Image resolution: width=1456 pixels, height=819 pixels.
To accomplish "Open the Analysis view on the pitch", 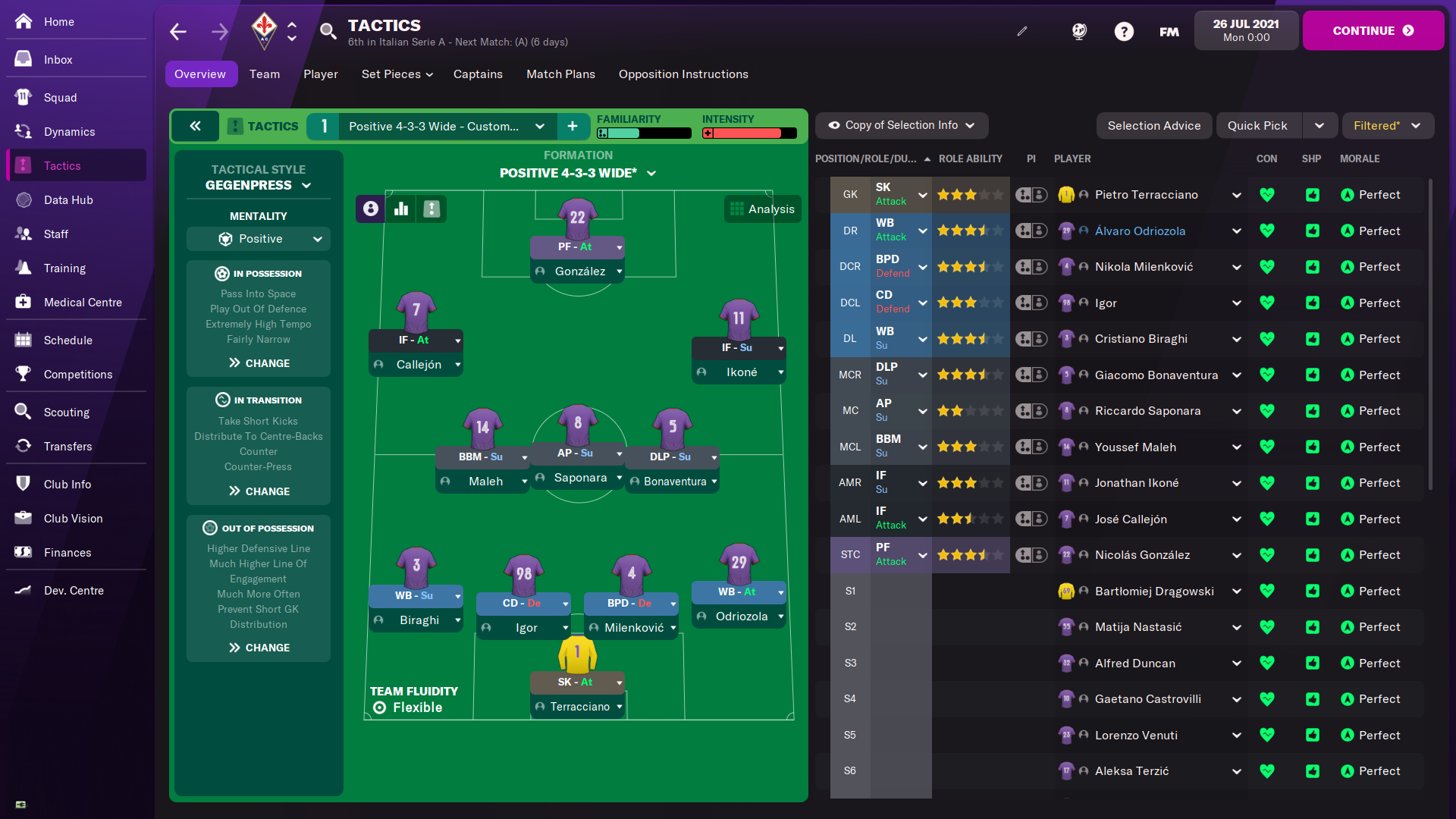I will [x=762, y=209].
